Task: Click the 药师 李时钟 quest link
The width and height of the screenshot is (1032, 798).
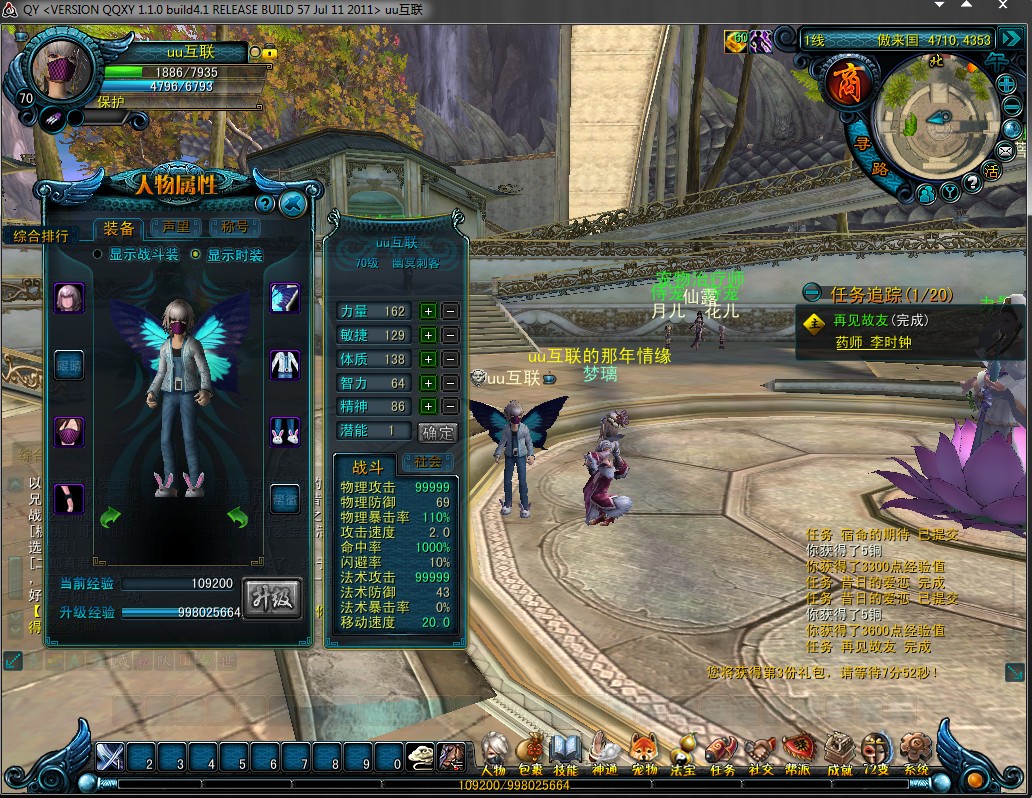Action: [873, 342]
